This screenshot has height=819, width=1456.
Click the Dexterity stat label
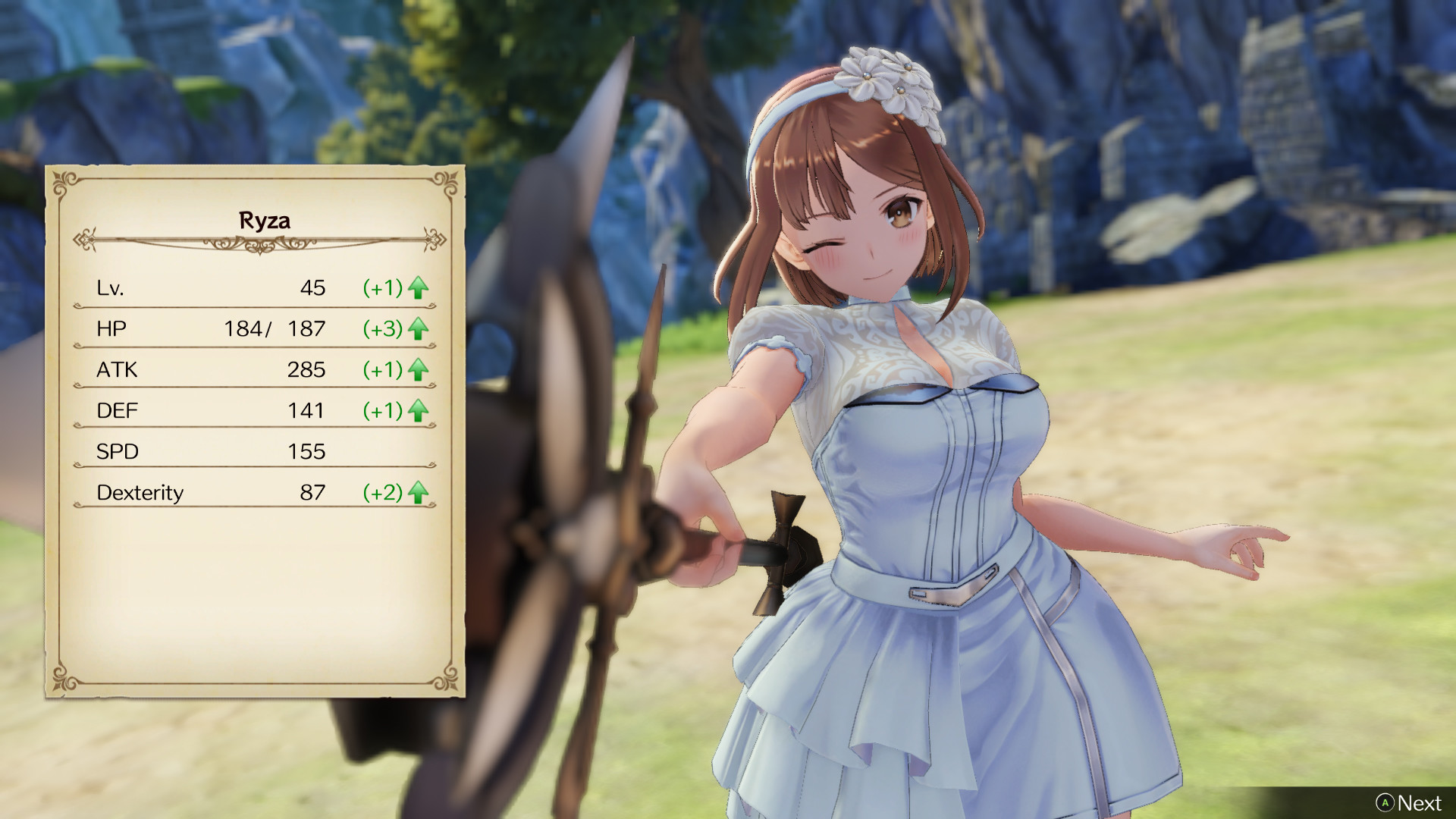(x=140, y=493)
